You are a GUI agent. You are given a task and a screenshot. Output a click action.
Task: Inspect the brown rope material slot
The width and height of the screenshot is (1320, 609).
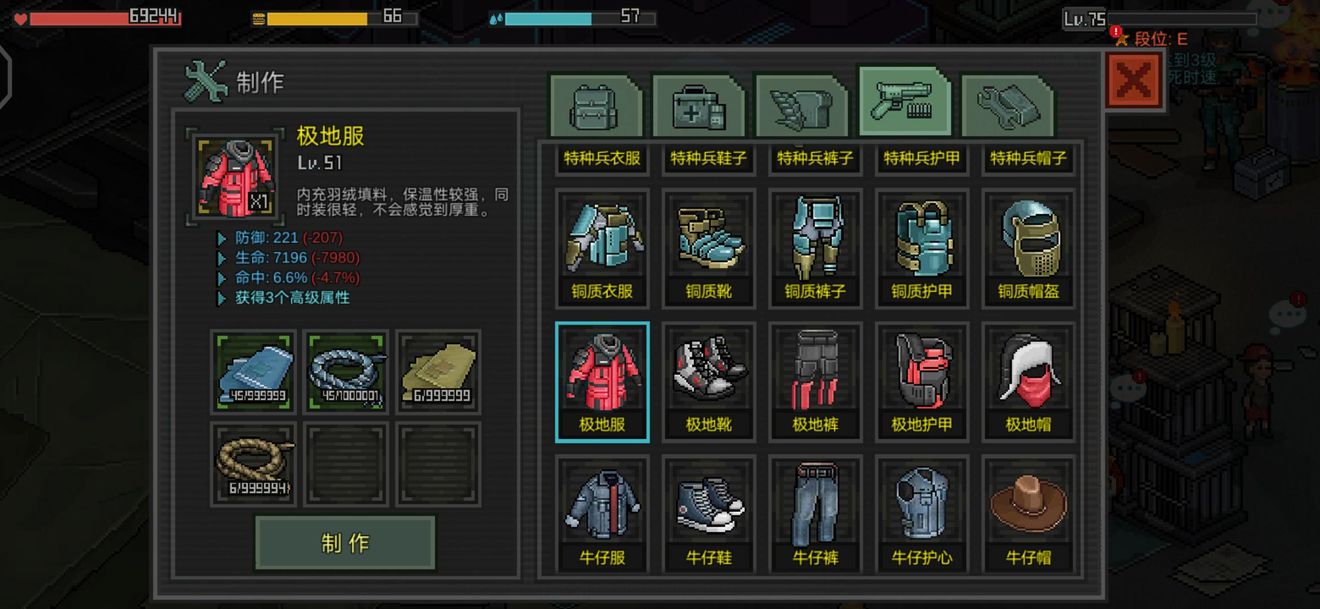[x=253, y=464]
